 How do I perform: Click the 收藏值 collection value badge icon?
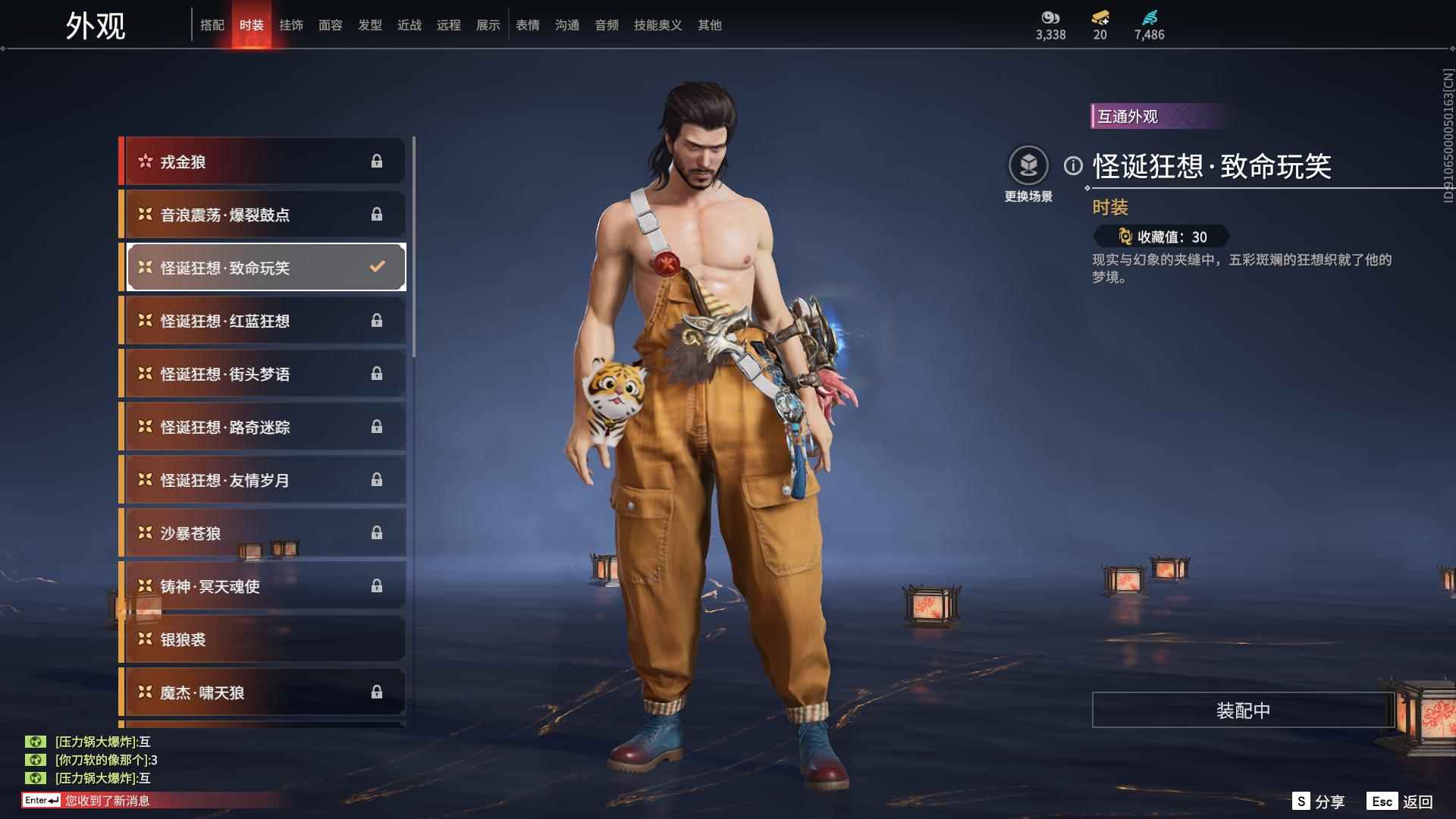(1125, 236)
